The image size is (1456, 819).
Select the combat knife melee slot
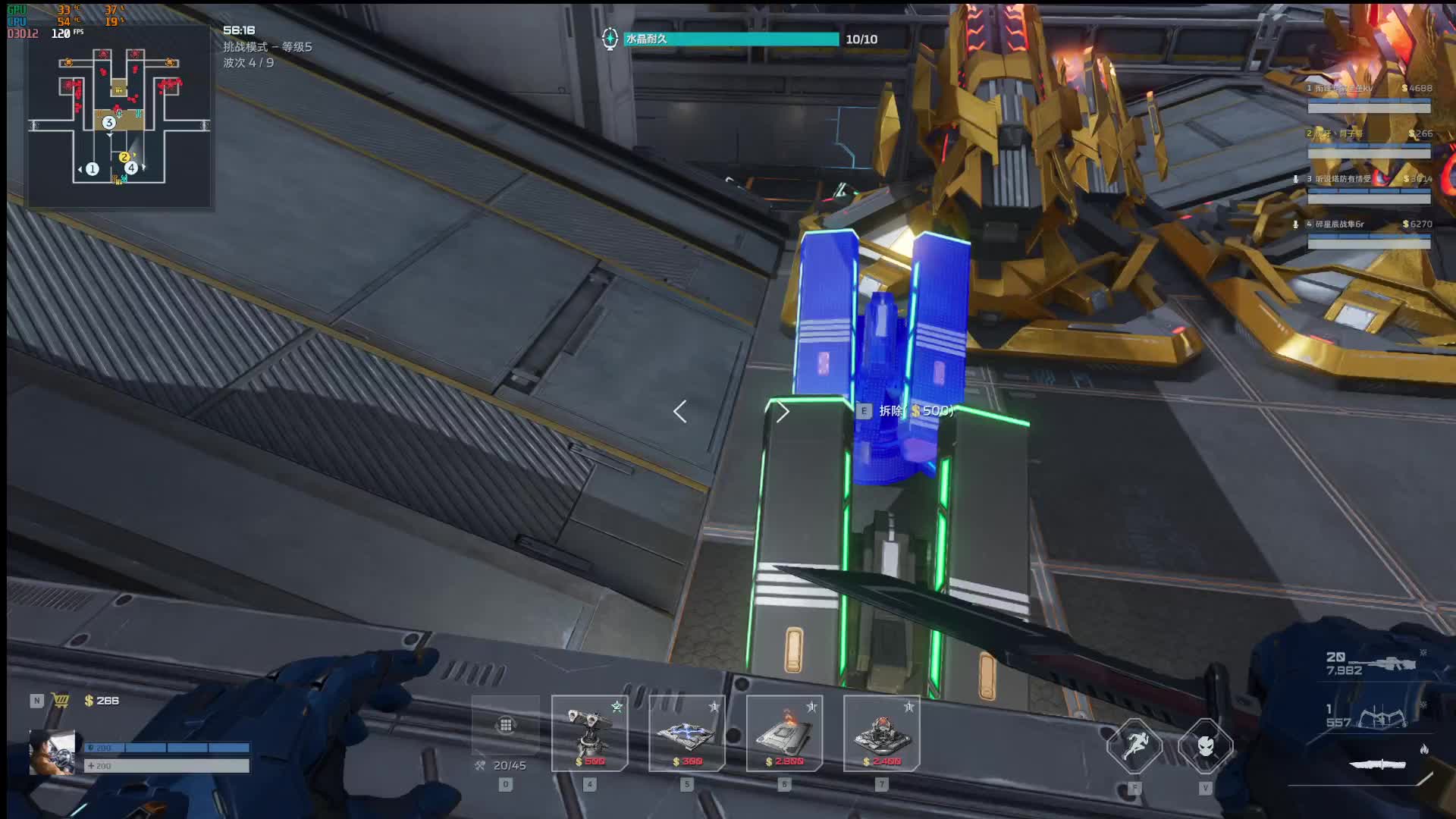click(x=1378, y=764)
